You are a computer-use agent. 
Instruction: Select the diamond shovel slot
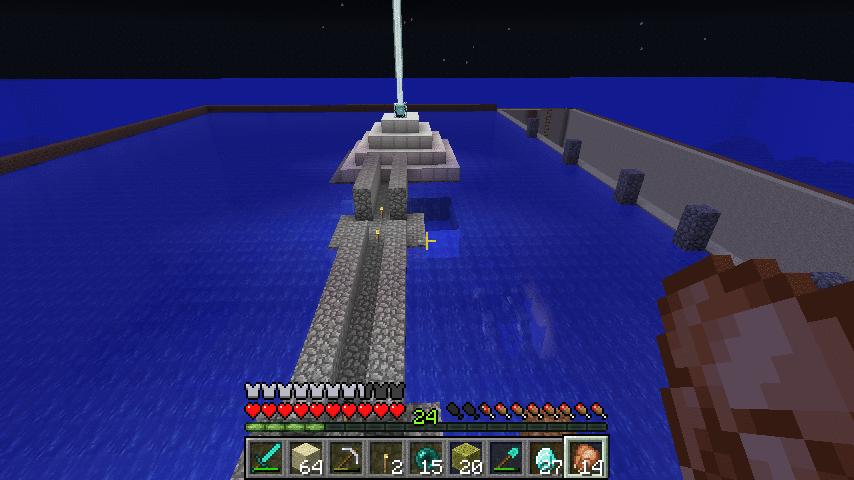(x=507, y=458)
